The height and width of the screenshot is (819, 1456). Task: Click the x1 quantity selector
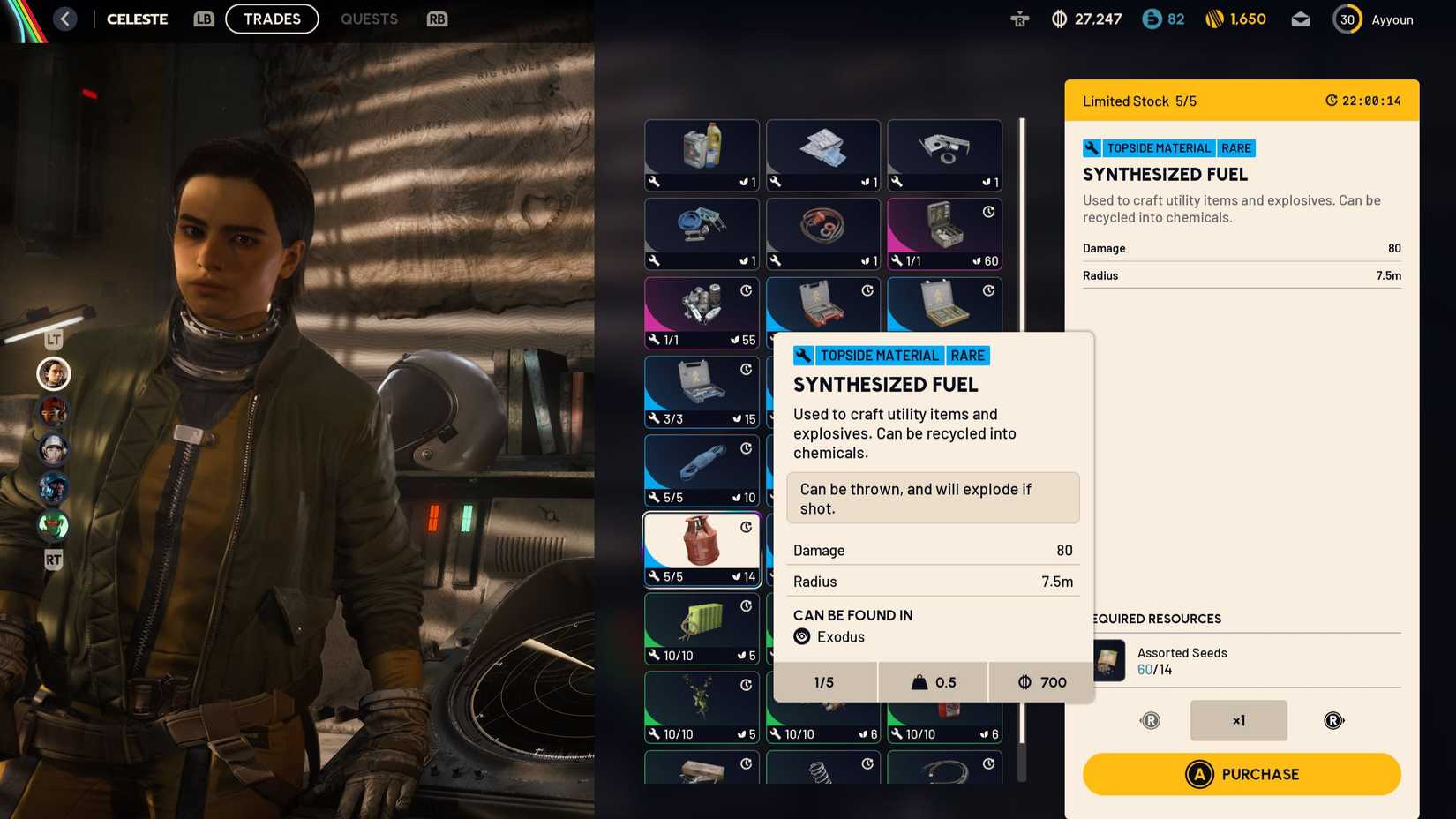pyautogui.click(x=1238, y=720)
